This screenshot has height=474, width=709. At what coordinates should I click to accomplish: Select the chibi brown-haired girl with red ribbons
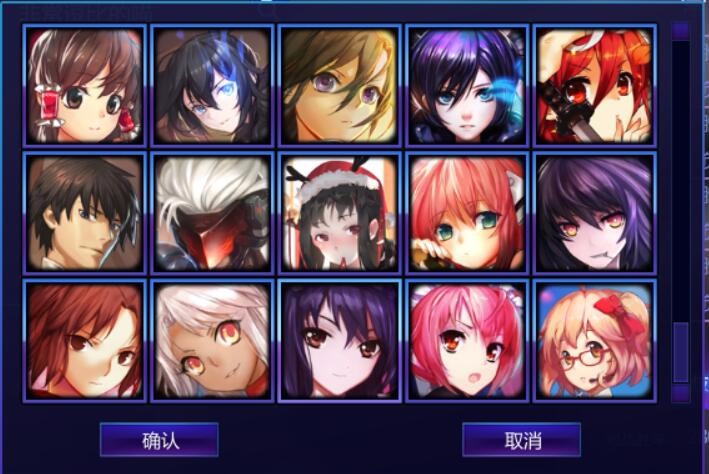84,85
